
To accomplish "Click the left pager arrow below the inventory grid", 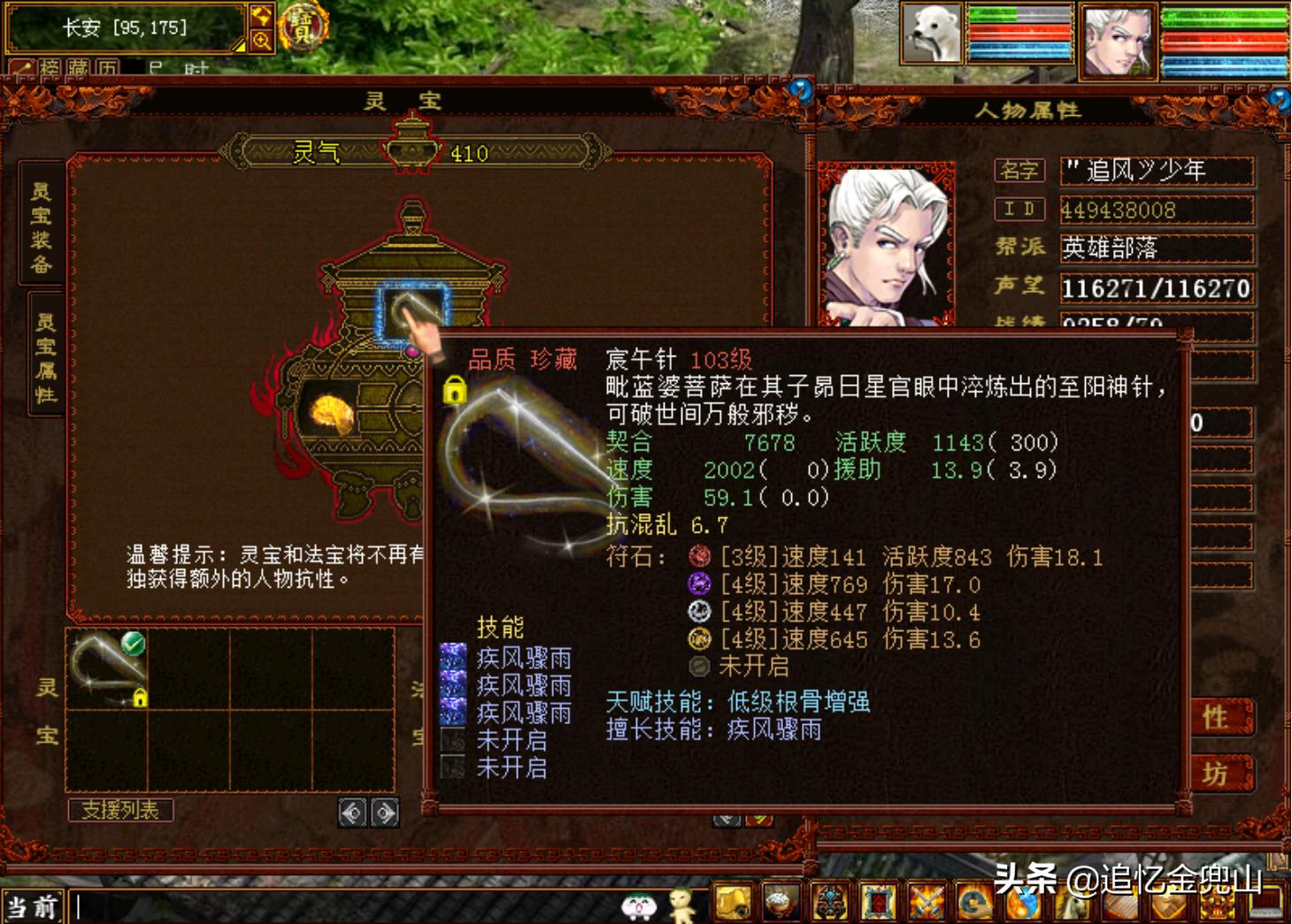I will click(354, 811).
